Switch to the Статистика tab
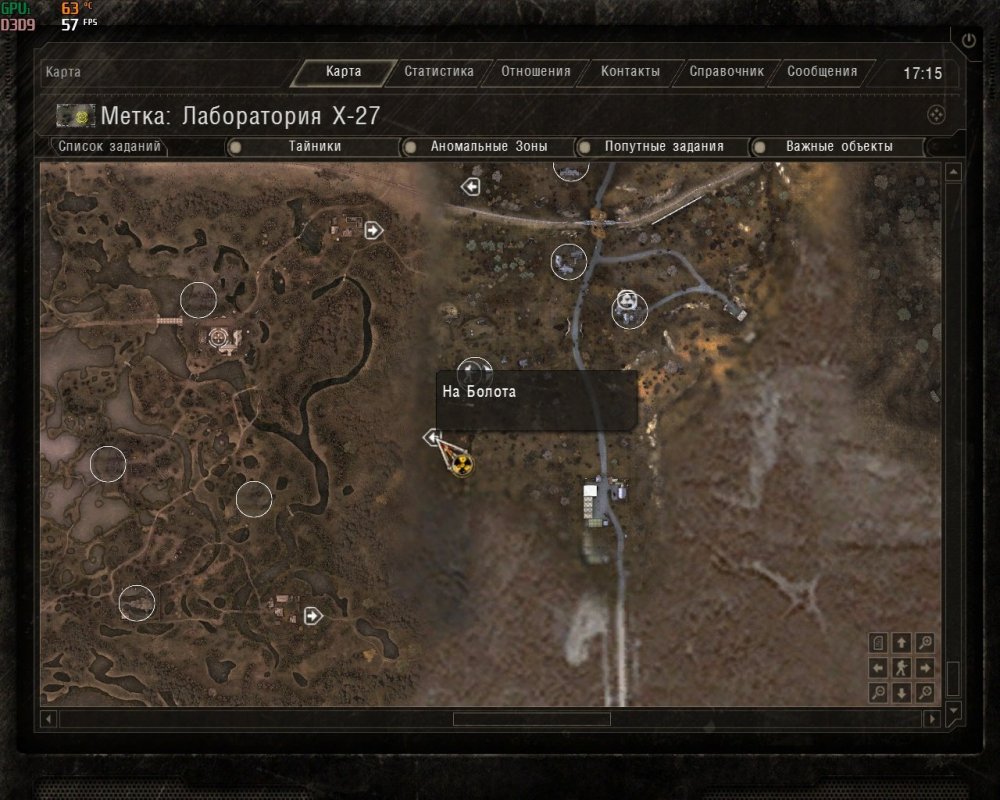Image resolution: width=1000 pixels, height=800 pixels. coord(438,72)
